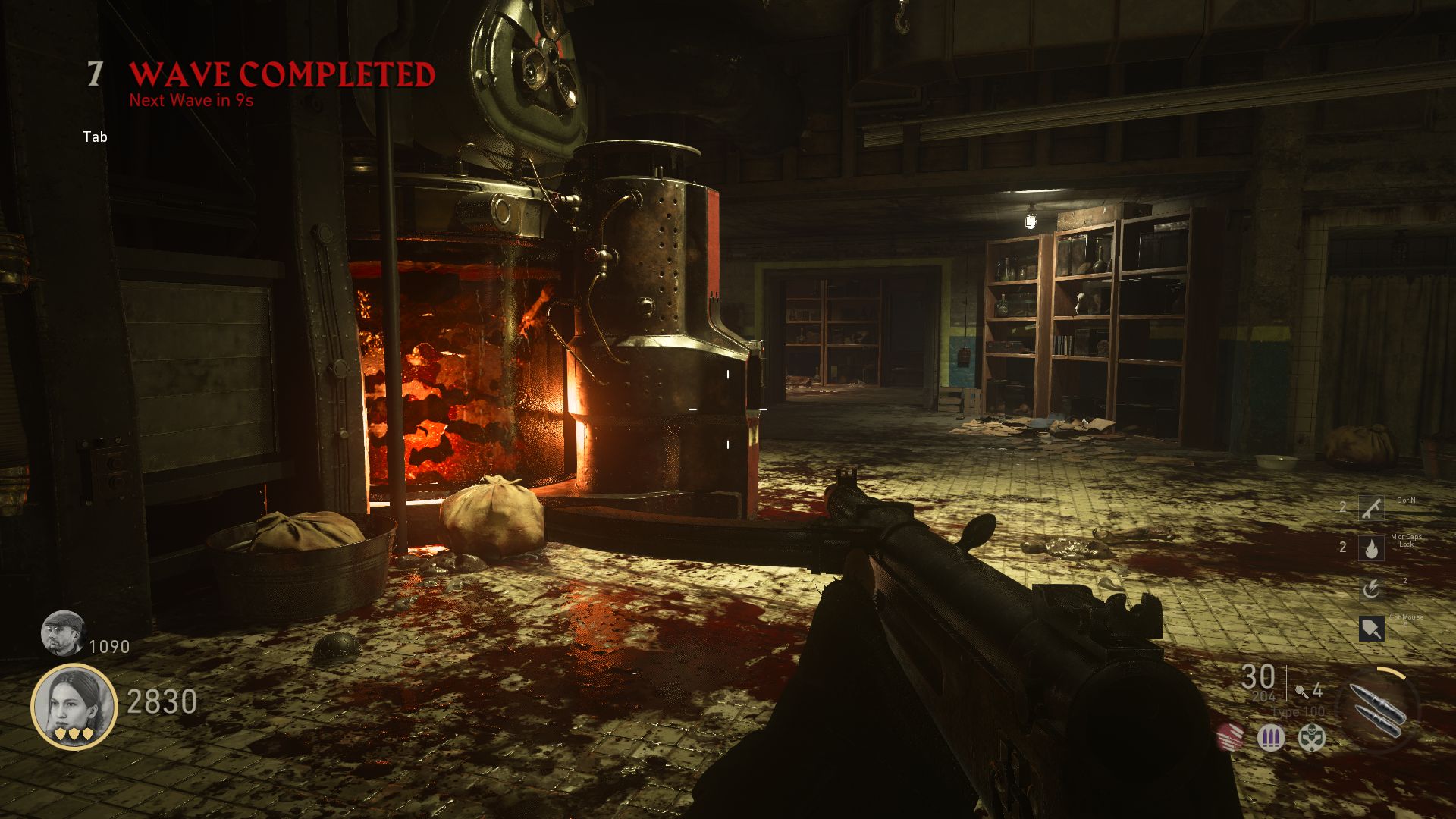Select the key consumable slot
The height and width of the screenshot is (819, 1456).
(x=1370, y=507)
